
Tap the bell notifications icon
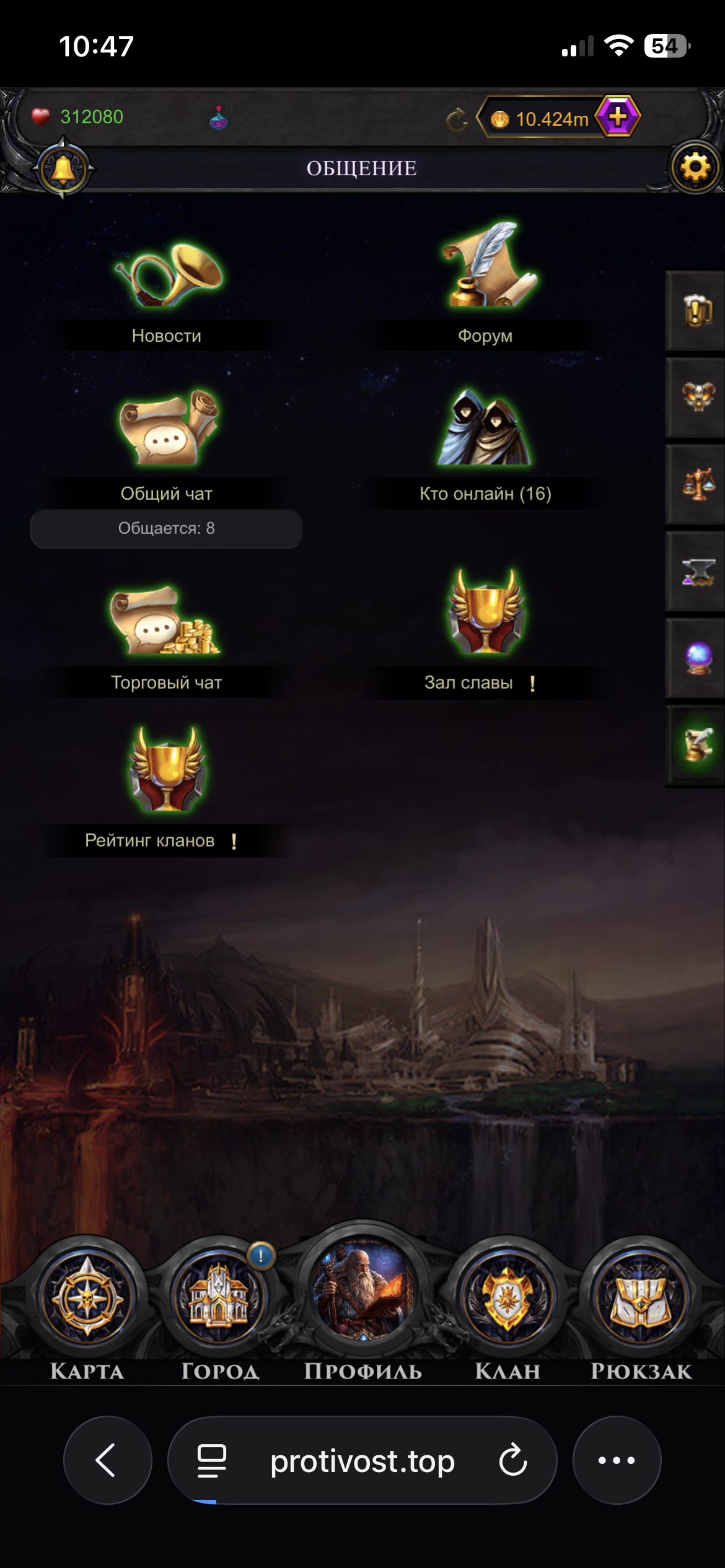click(63, 168)
